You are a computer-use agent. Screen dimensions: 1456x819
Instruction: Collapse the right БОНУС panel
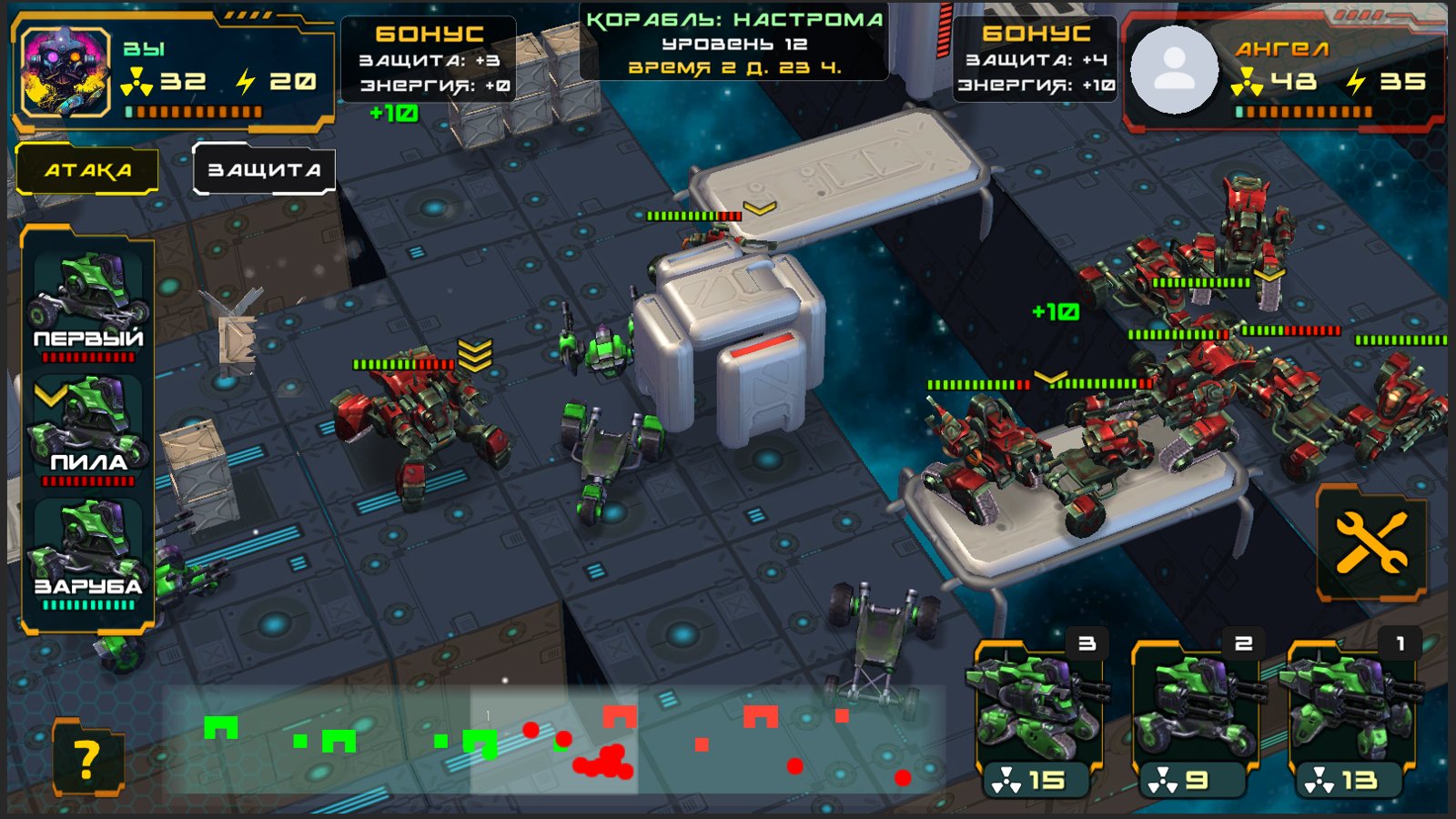click(x=1036, y=59)
